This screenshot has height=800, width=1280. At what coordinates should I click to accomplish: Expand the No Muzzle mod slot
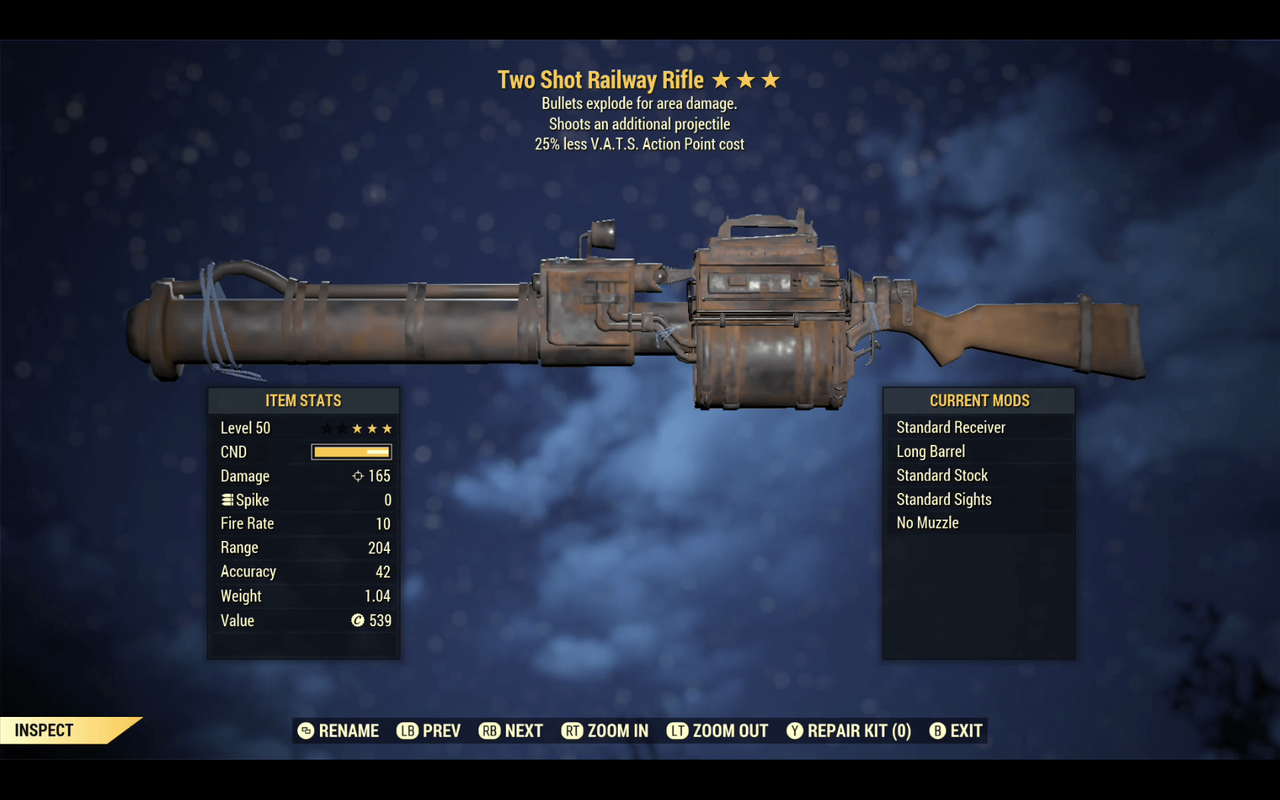click(926, 523)
